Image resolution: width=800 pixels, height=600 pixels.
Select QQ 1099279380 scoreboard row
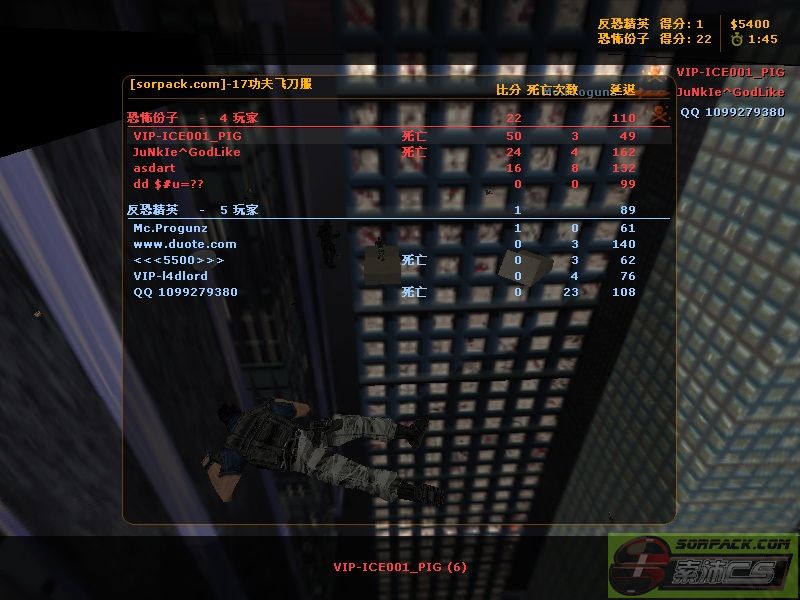185,292
